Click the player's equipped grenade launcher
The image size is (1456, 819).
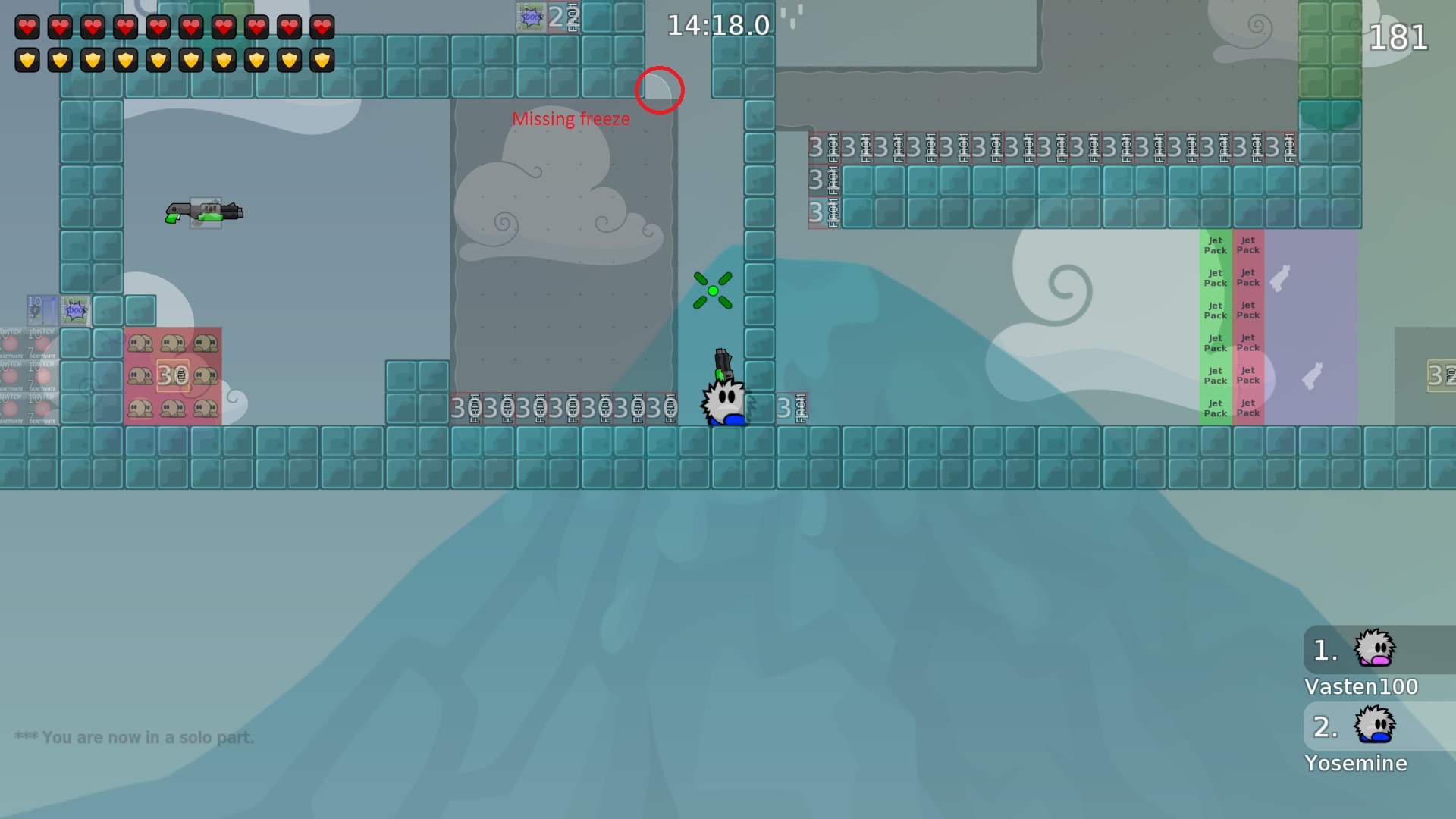(723, 364)
